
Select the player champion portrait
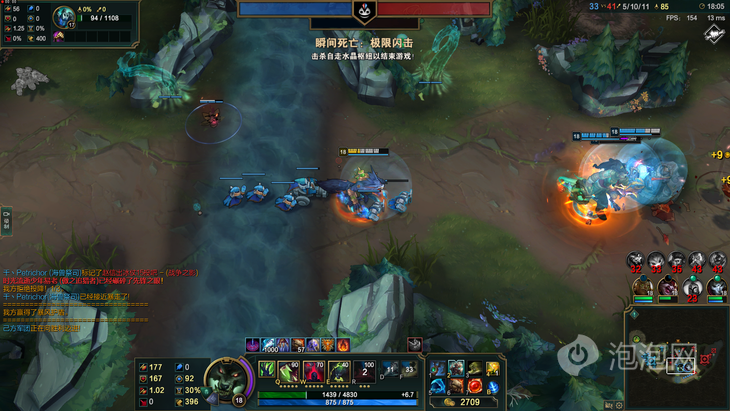(x=228, y=379)
